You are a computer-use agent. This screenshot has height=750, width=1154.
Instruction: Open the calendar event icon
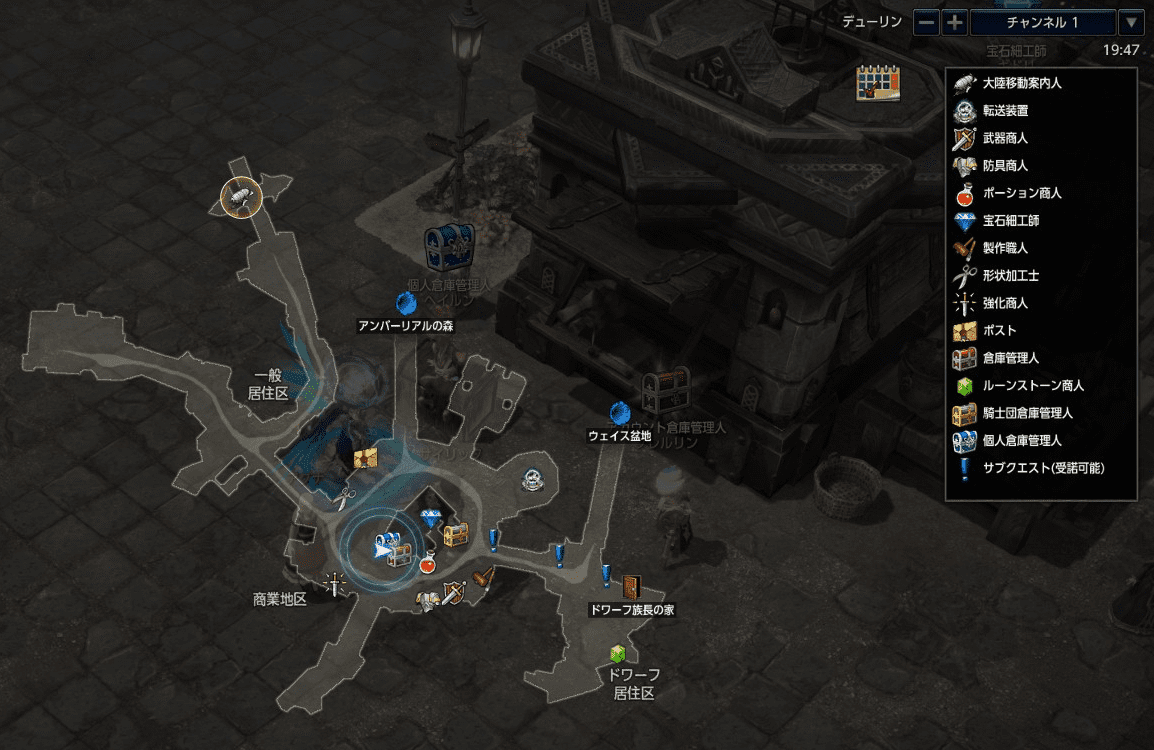[878, 83]
